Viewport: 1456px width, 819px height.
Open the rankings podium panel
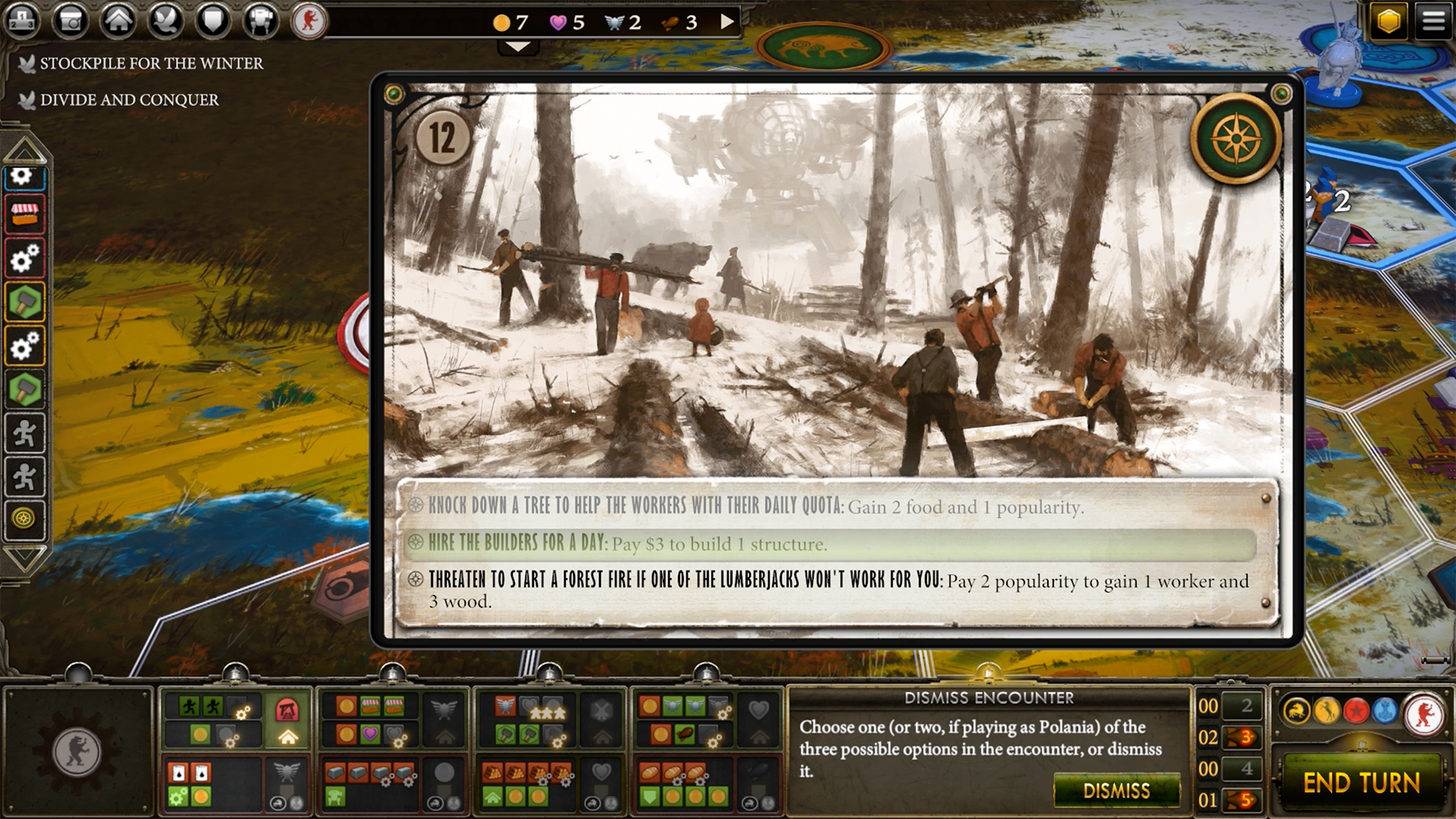23,20
